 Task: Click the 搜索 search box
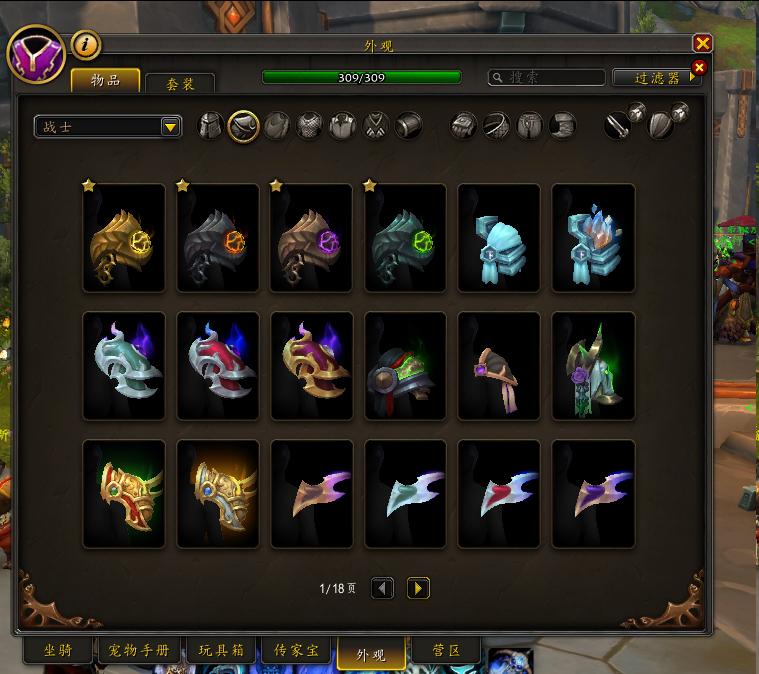tap(548, 77)
